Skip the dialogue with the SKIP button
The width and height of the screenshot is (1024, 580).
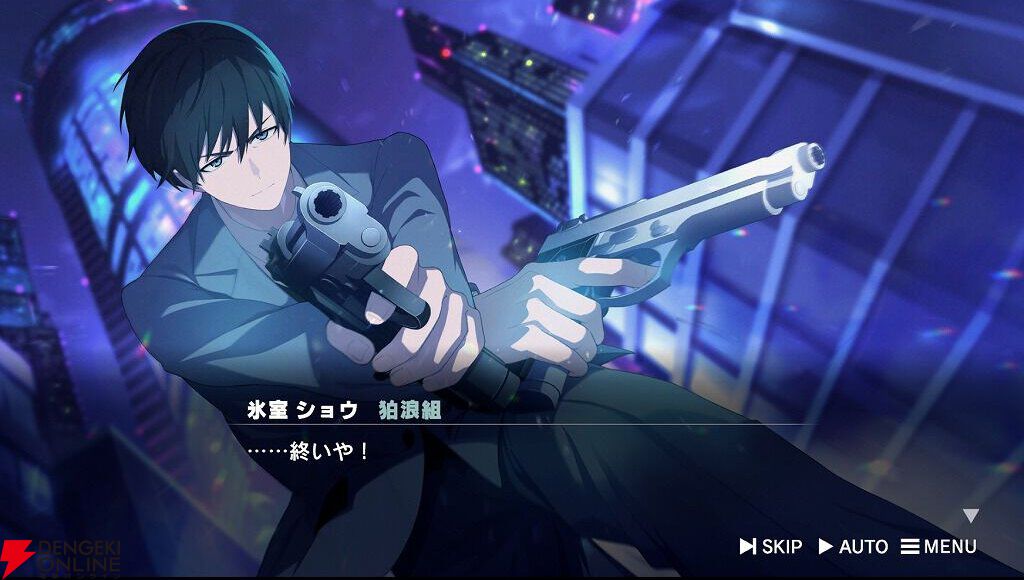pyautogui.click(x=771, y=546)
